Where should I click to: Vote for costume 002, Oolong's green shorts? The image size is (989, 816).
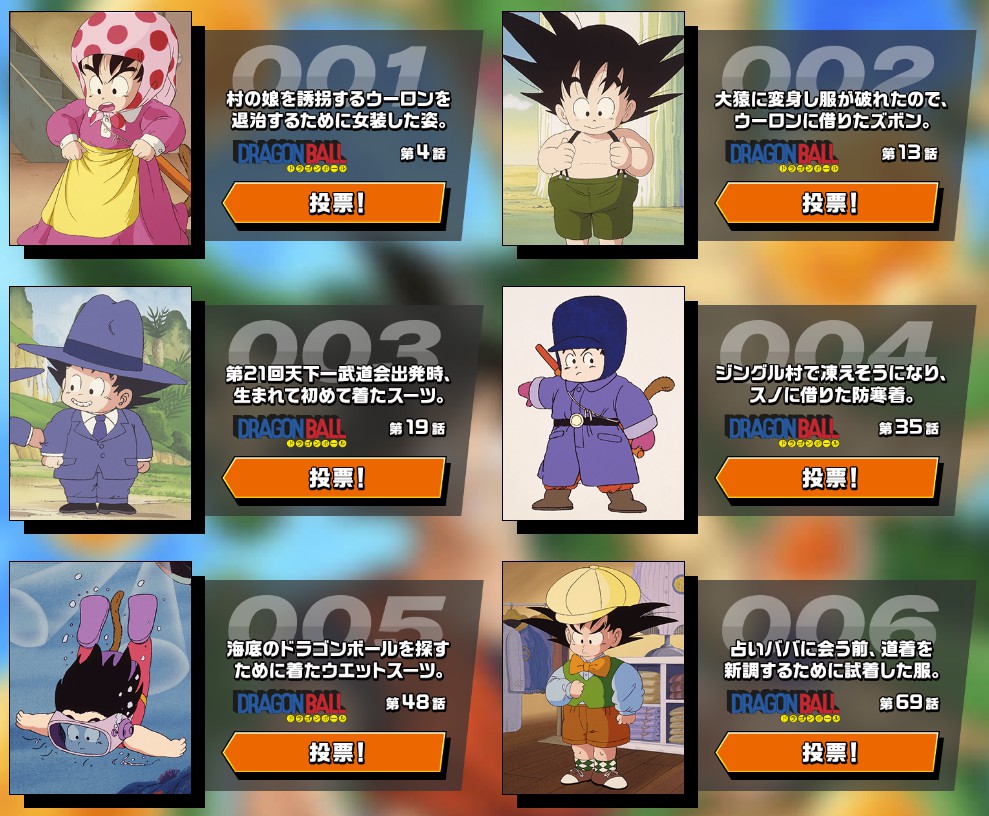pyautogui.click(x=828, y=203)
